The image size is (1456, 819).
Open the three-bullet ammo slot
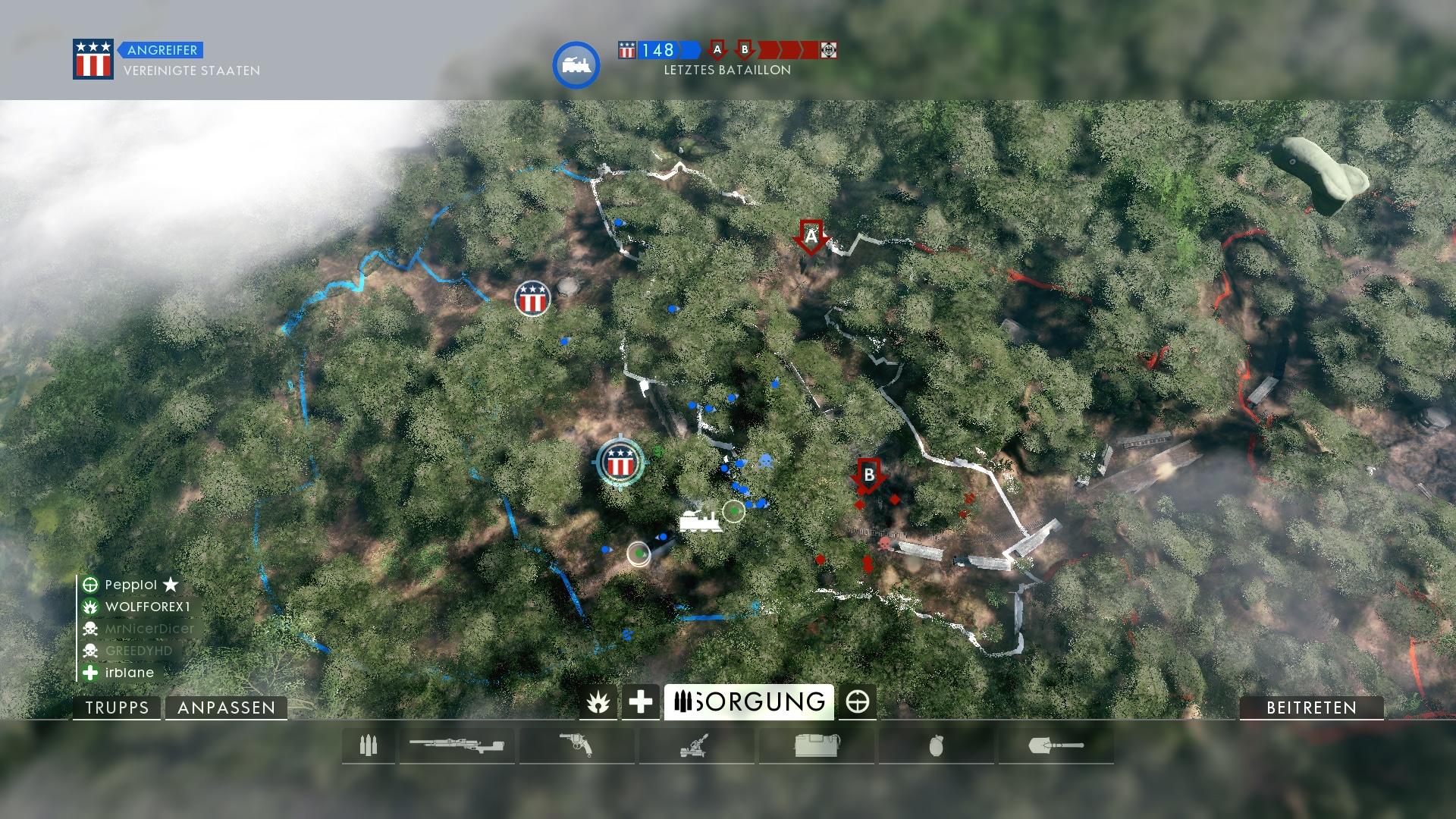click(x=369, y=746)
